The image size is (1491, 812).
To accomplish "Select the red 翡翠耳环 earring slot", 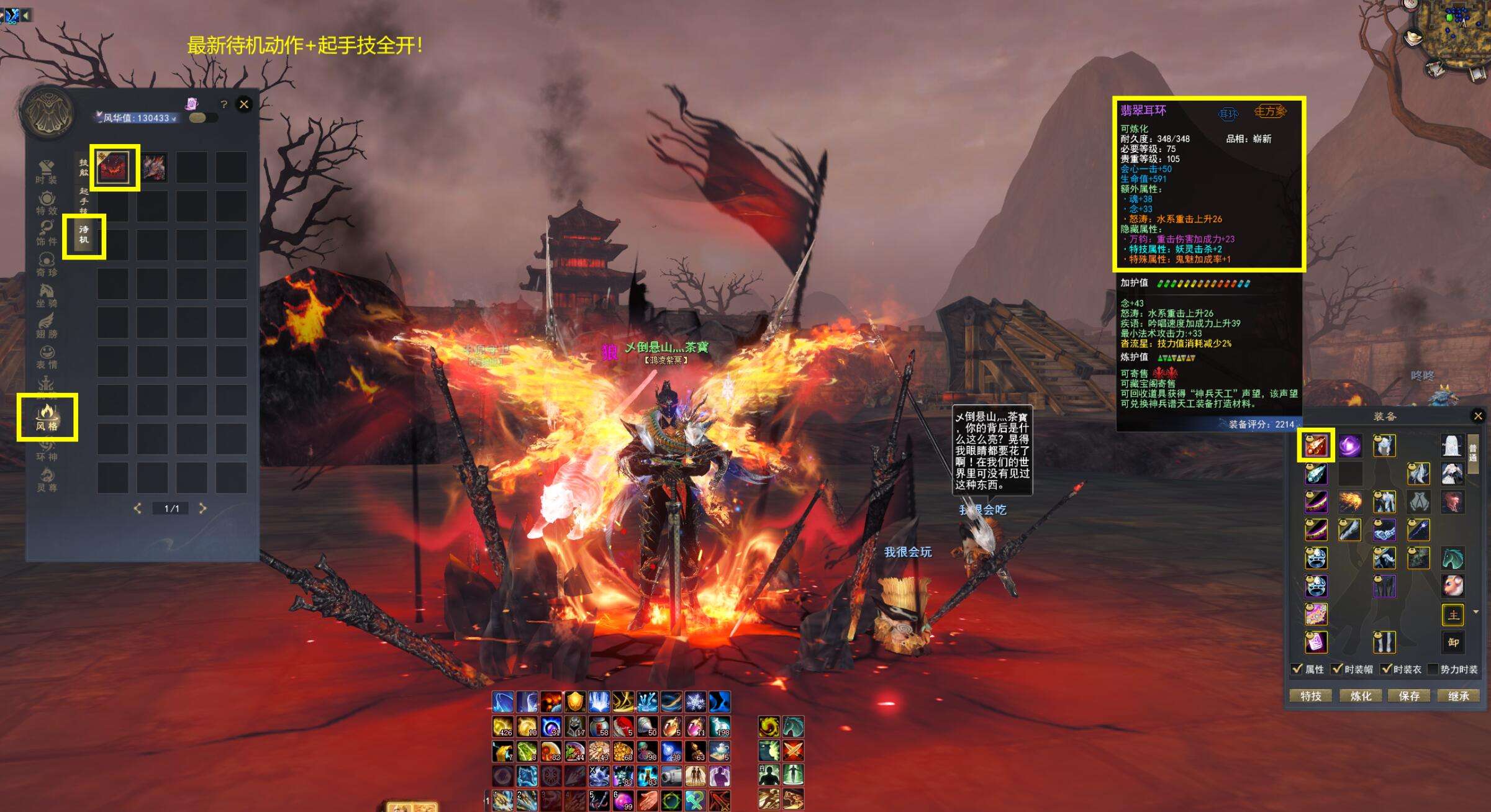I will coord(1316,445).
